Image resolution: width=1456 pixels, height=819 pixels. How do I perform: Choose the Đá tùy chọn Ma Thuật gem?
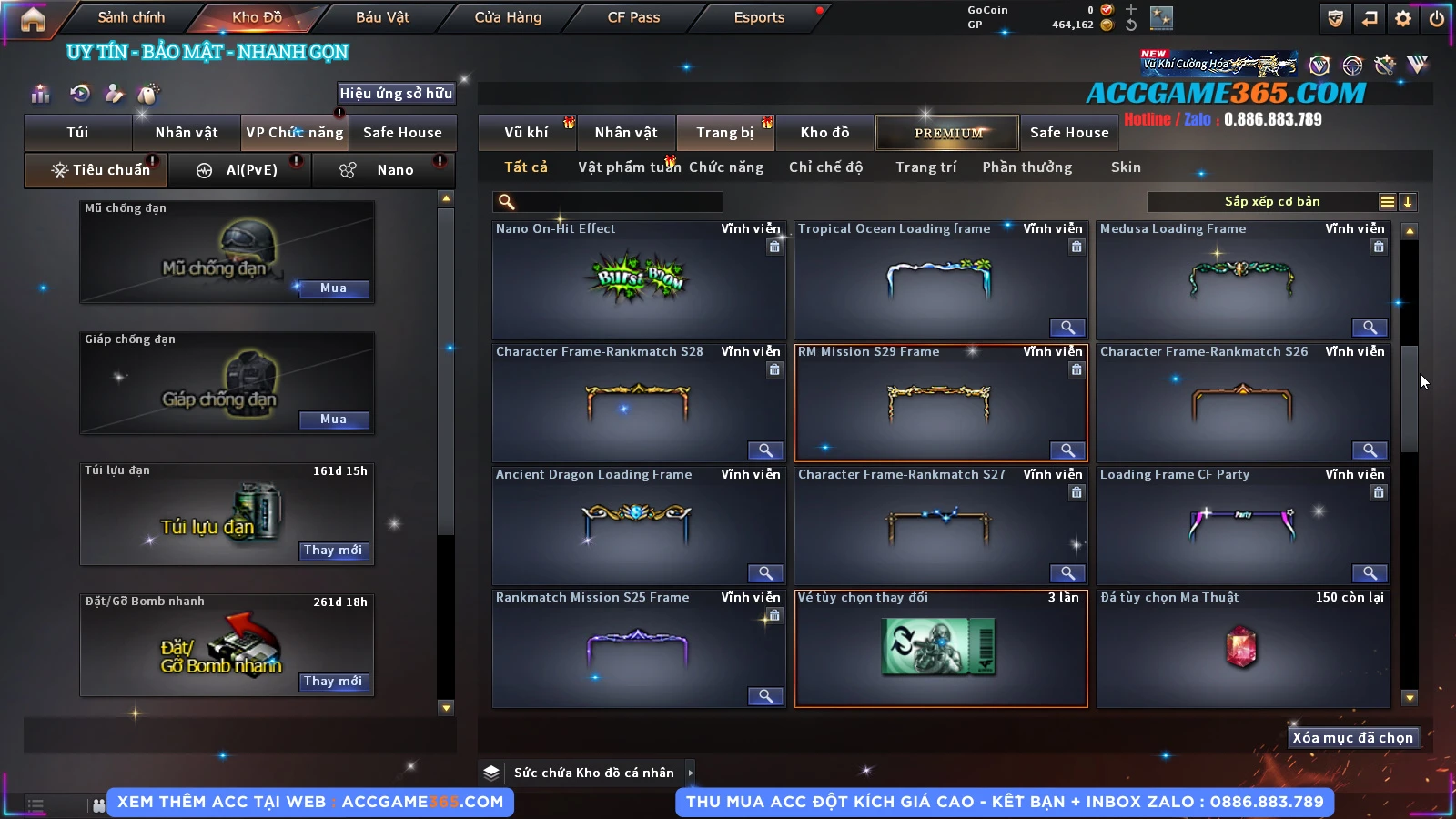[x=1242, y=649]
